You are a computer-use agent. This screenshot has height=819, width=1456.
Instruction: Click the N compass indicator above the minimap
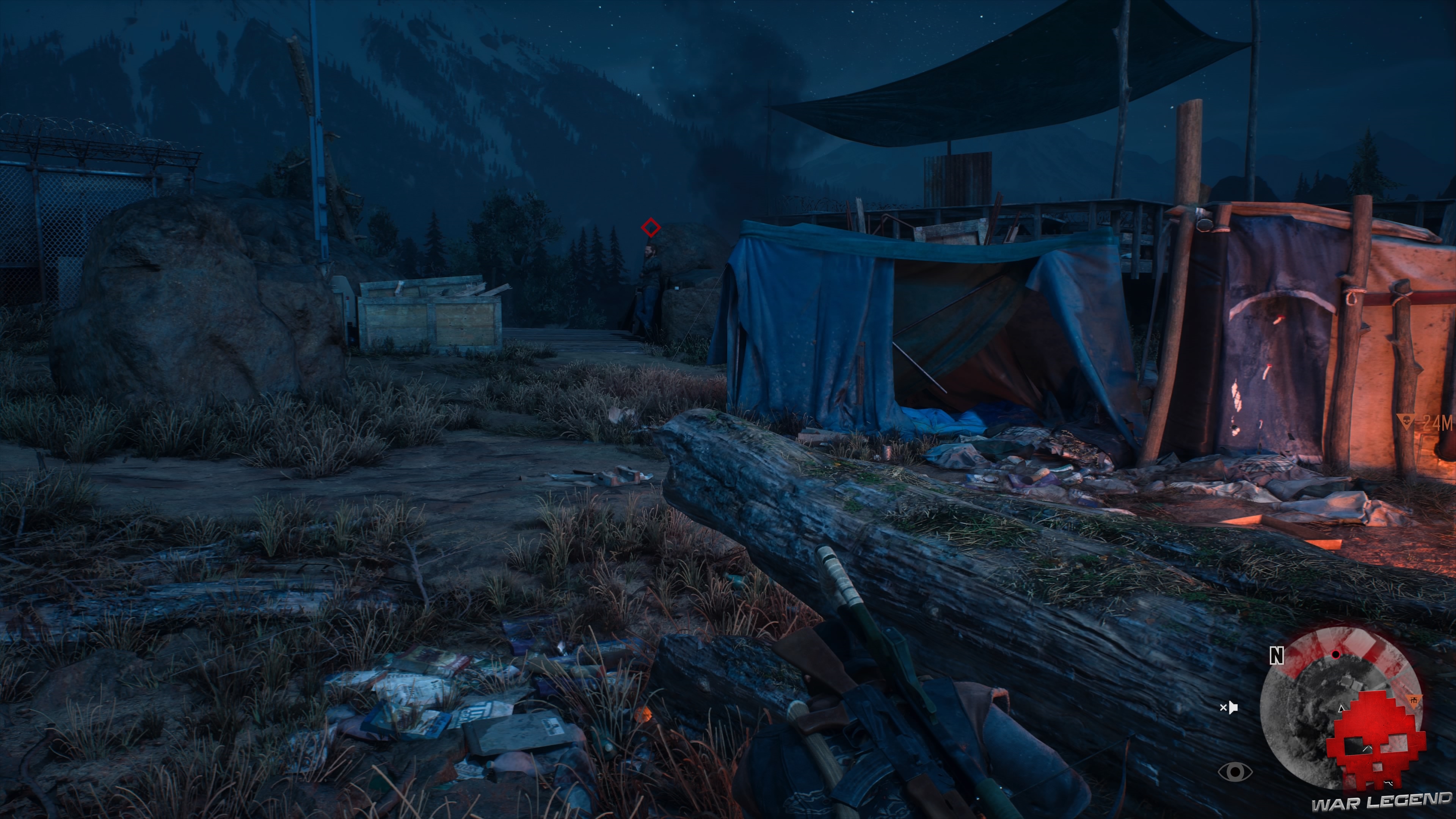click(x=1276, y=656)
